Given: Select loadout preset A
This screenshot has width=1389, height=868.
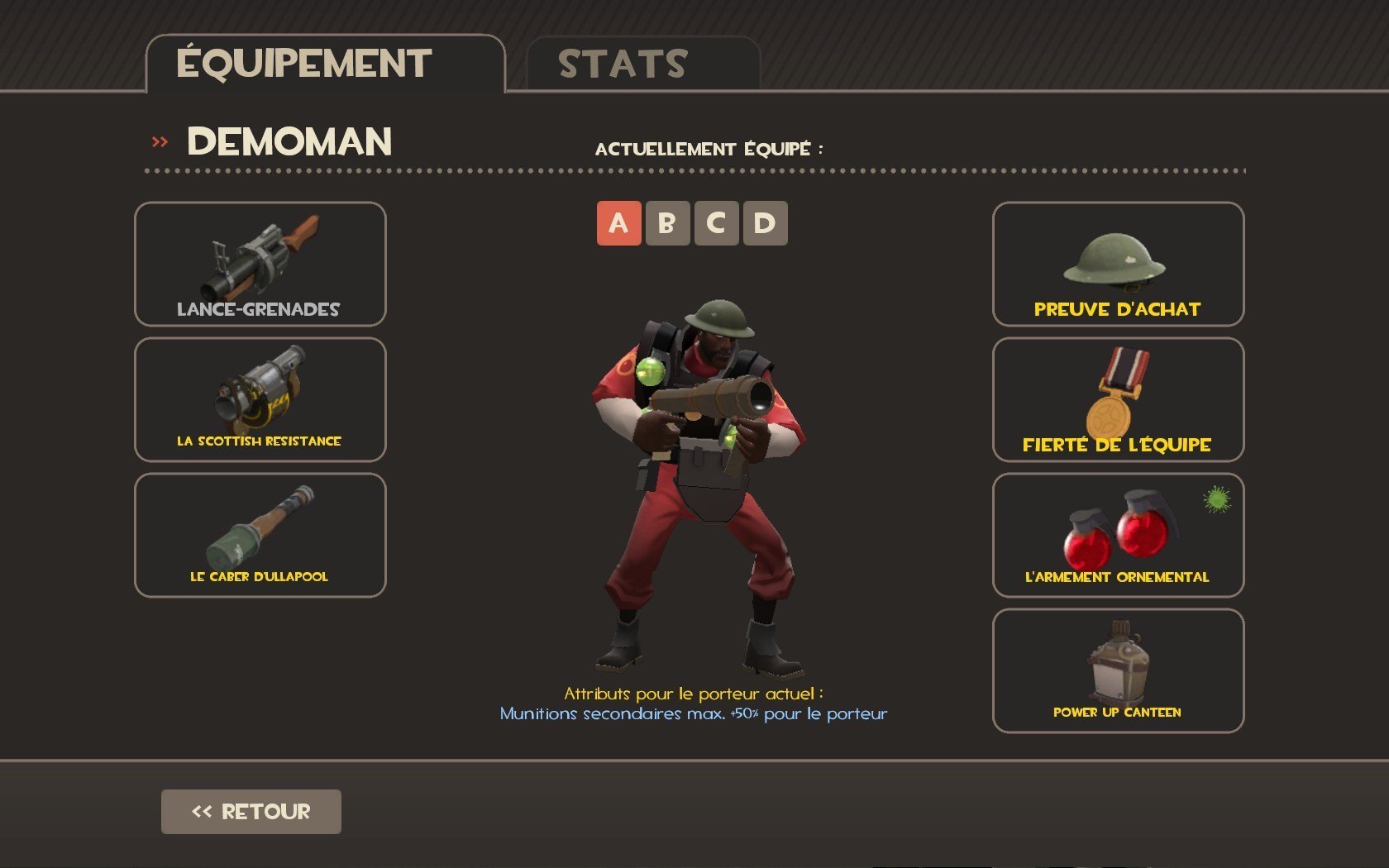Looking at the screenshot, I should [x=618, y=223].
